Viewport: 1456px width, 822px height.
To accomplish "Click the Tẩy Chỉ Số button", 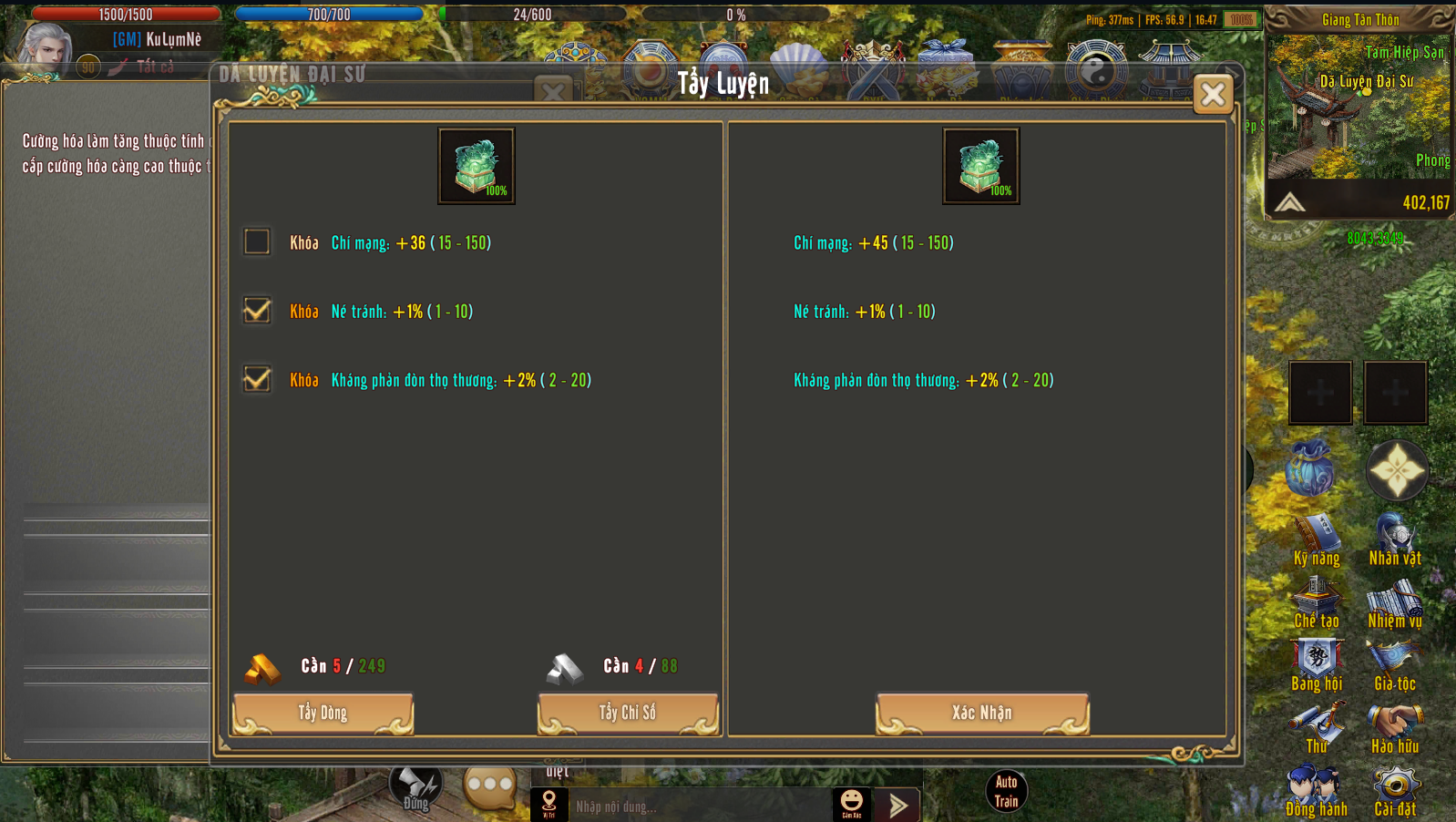I will click(x=628, y=713).
